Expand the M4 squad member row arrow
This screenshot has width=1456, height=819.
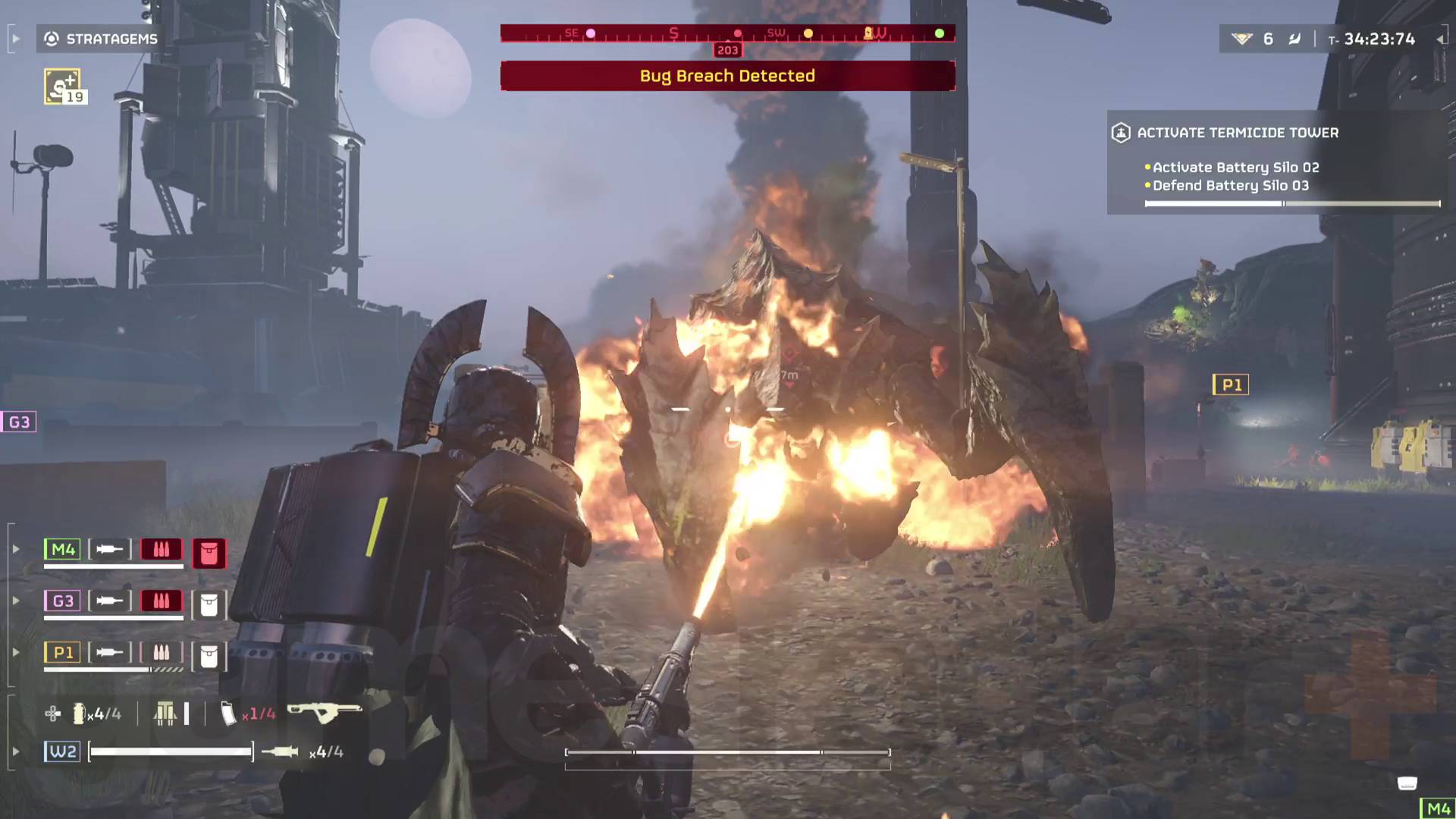pos(16,548)
